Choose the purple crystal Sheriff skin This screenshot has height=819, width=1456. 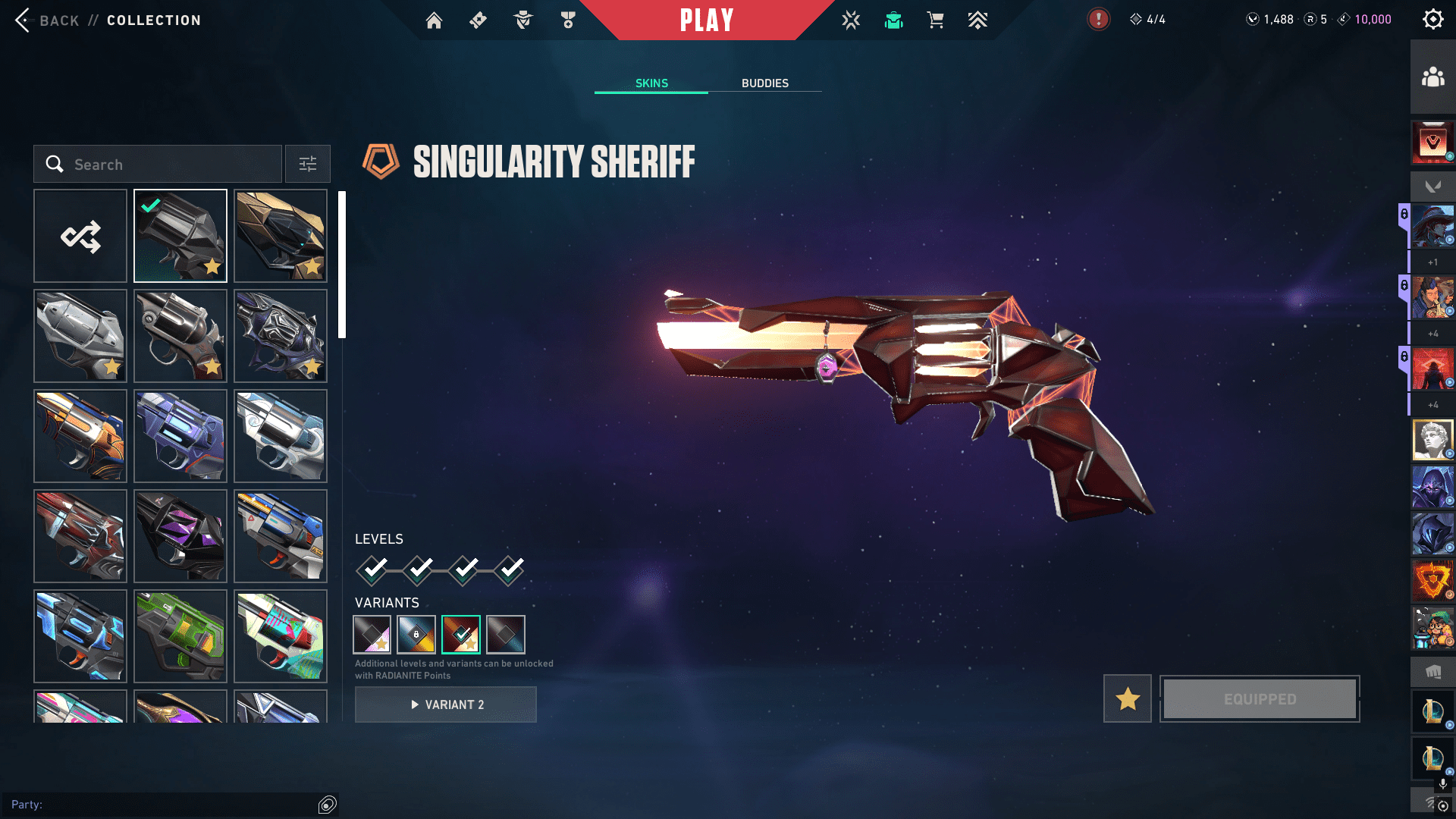tap(180, 536)
